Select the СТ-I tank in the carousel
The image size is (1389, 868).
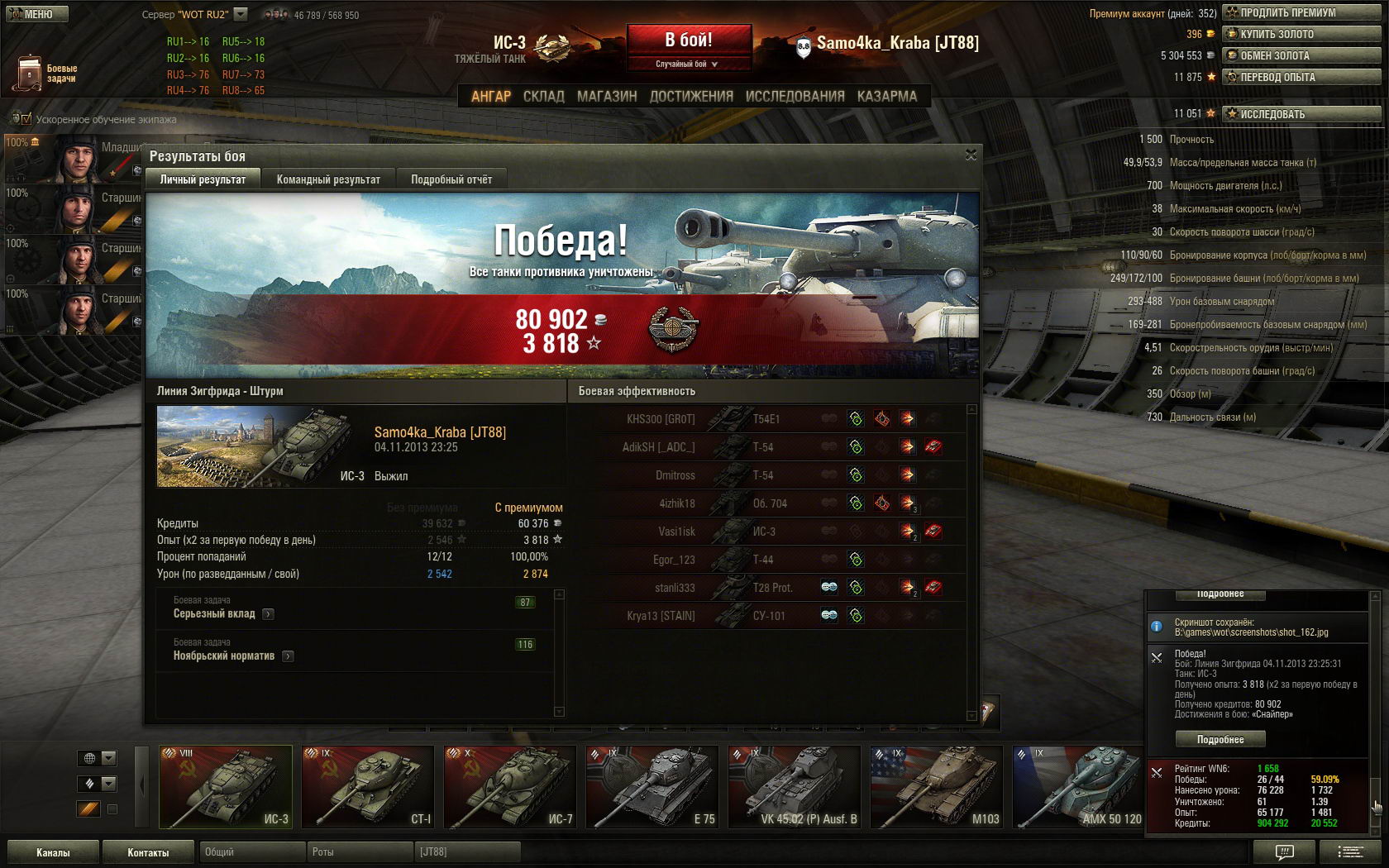pos(368,786)
